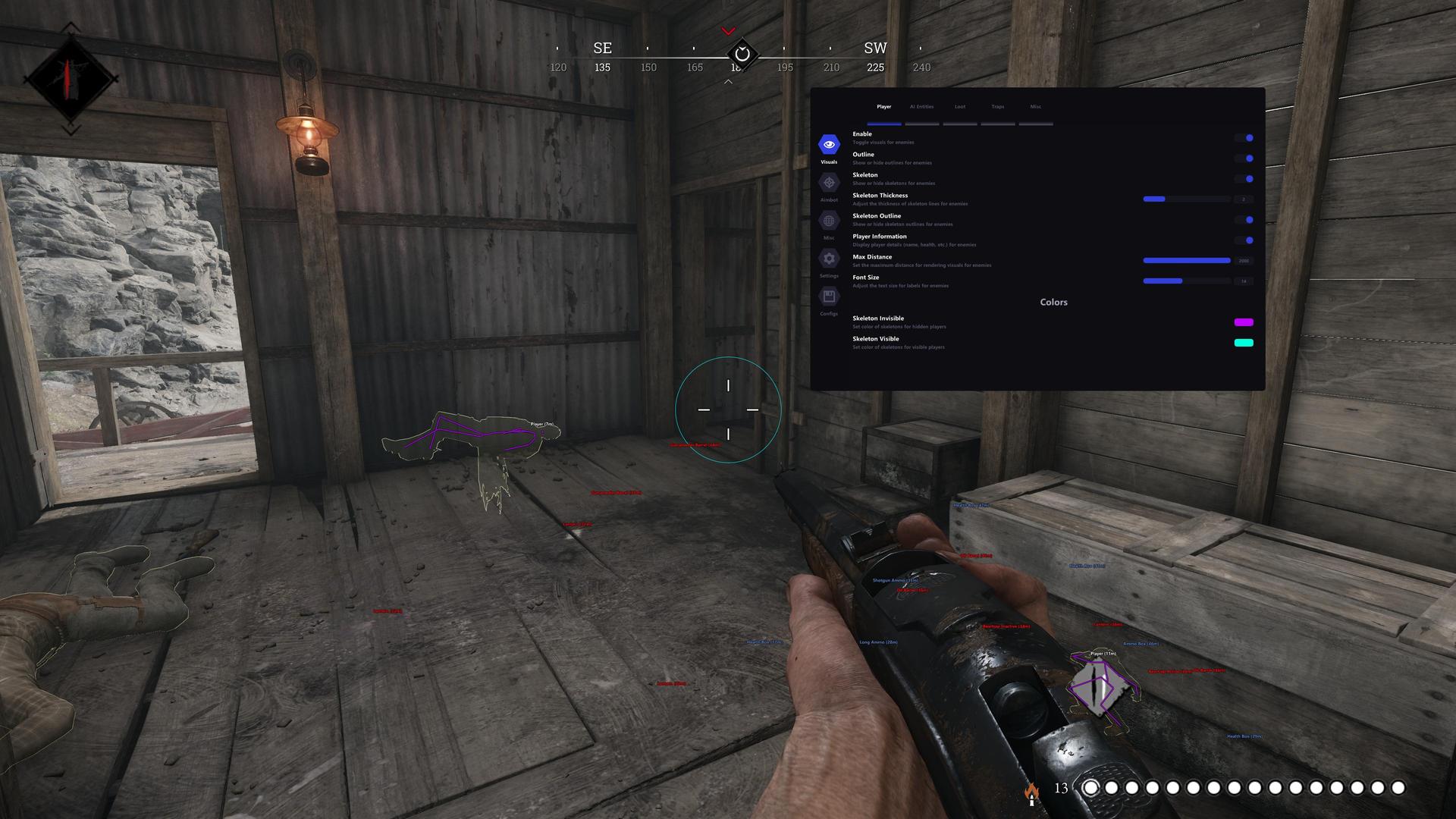Screen dimensions: 1456x819
Task: Select the Traps tab
Action: (x=998, y=107)
